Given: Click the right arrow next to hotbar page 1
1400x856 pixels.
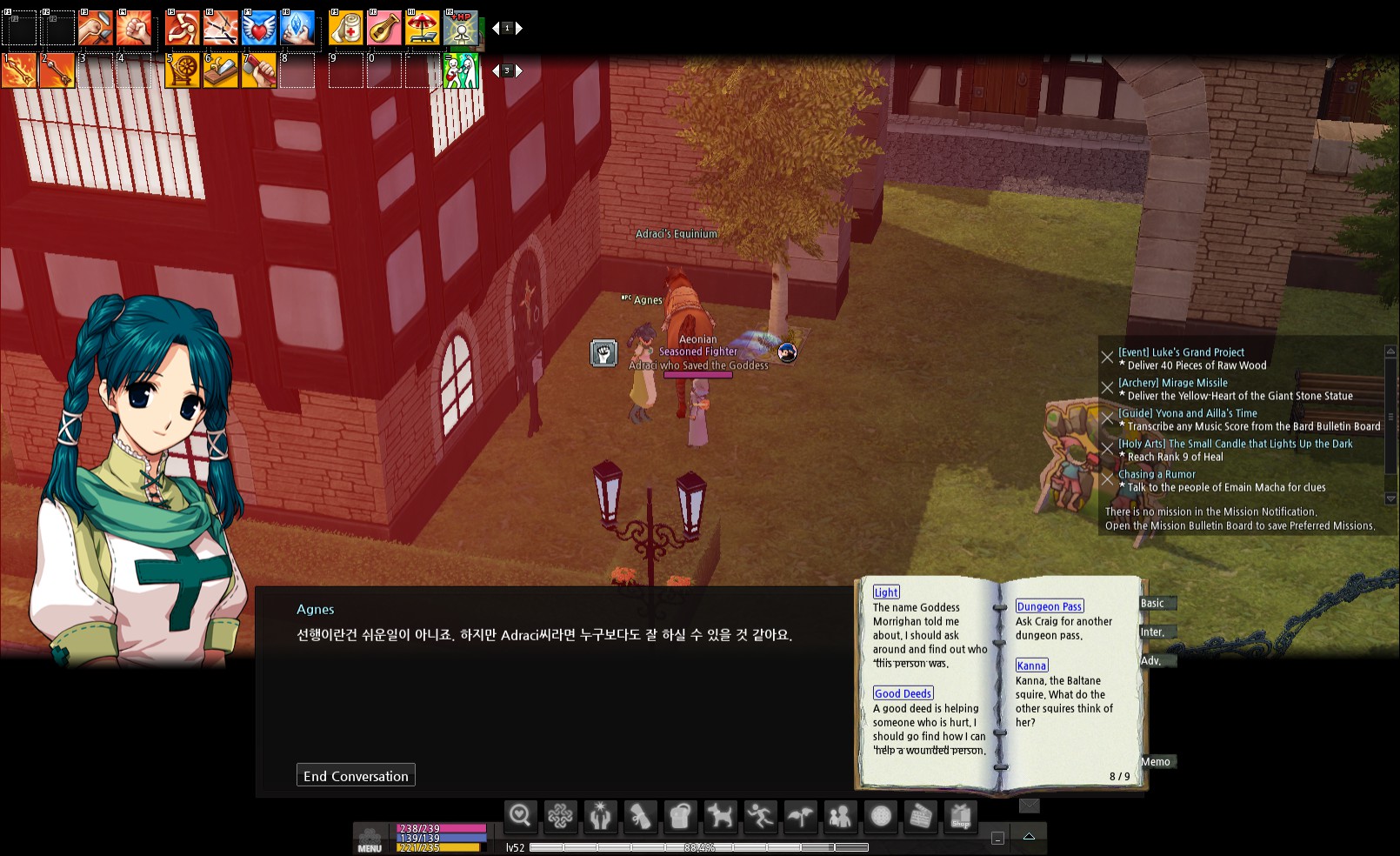Looking at the screenshot, I should pos(519,28).
